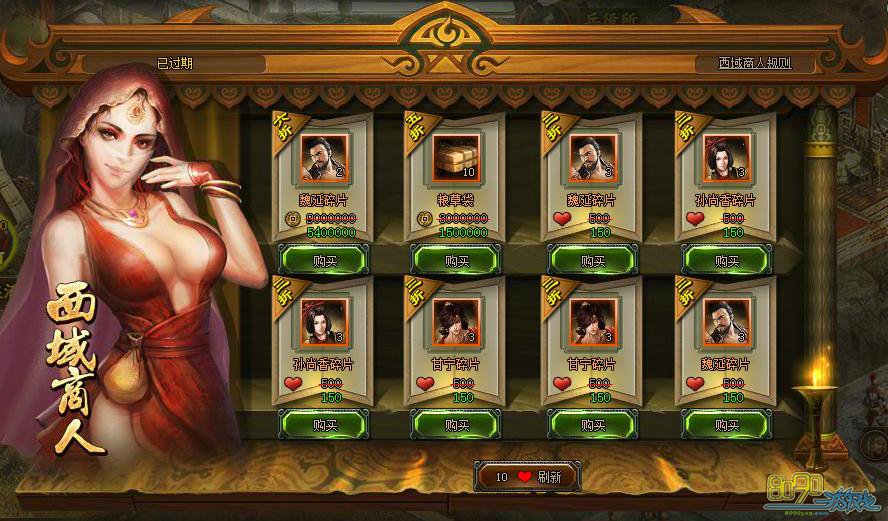The height and width of the screenshot is (521, 888).
Task: Buy the 魏延碎片 priced at 5400000 gold
Action: click(x=322, y=260)
